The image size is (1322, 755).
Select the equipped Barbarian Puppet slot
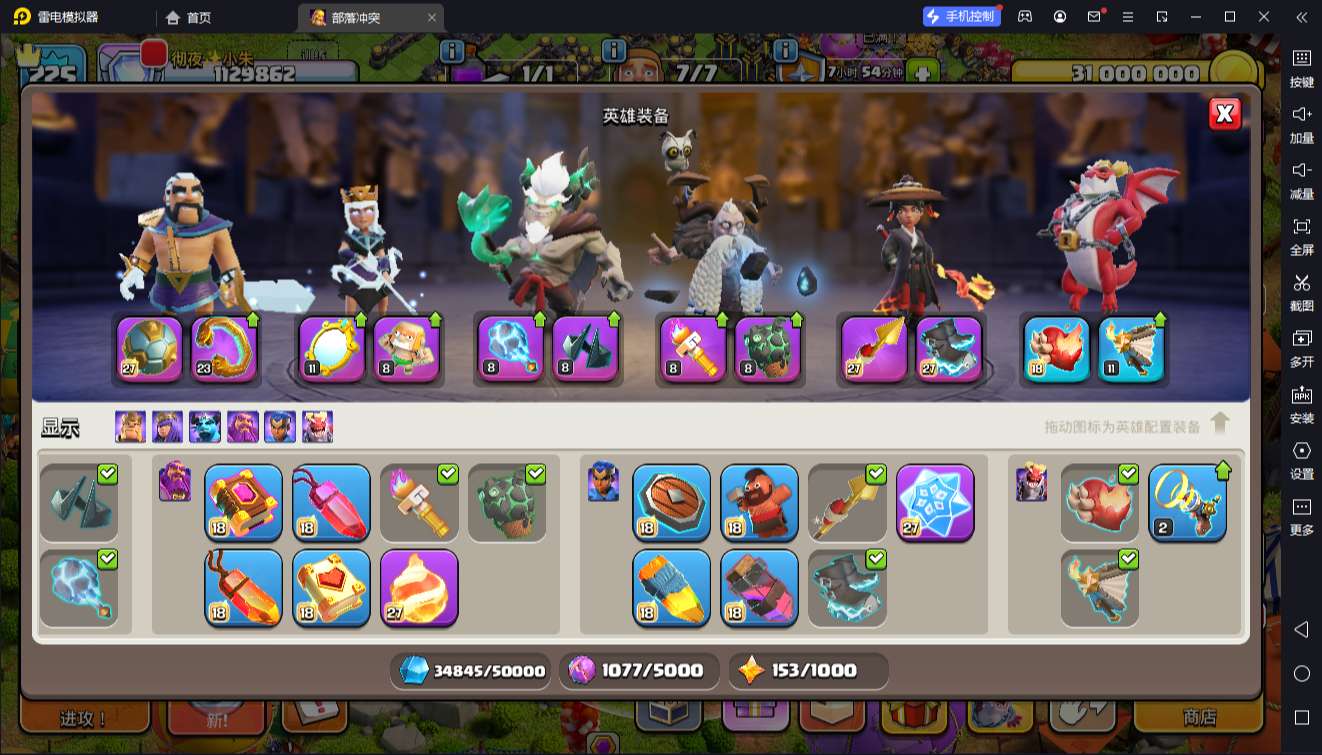[407, 349]
